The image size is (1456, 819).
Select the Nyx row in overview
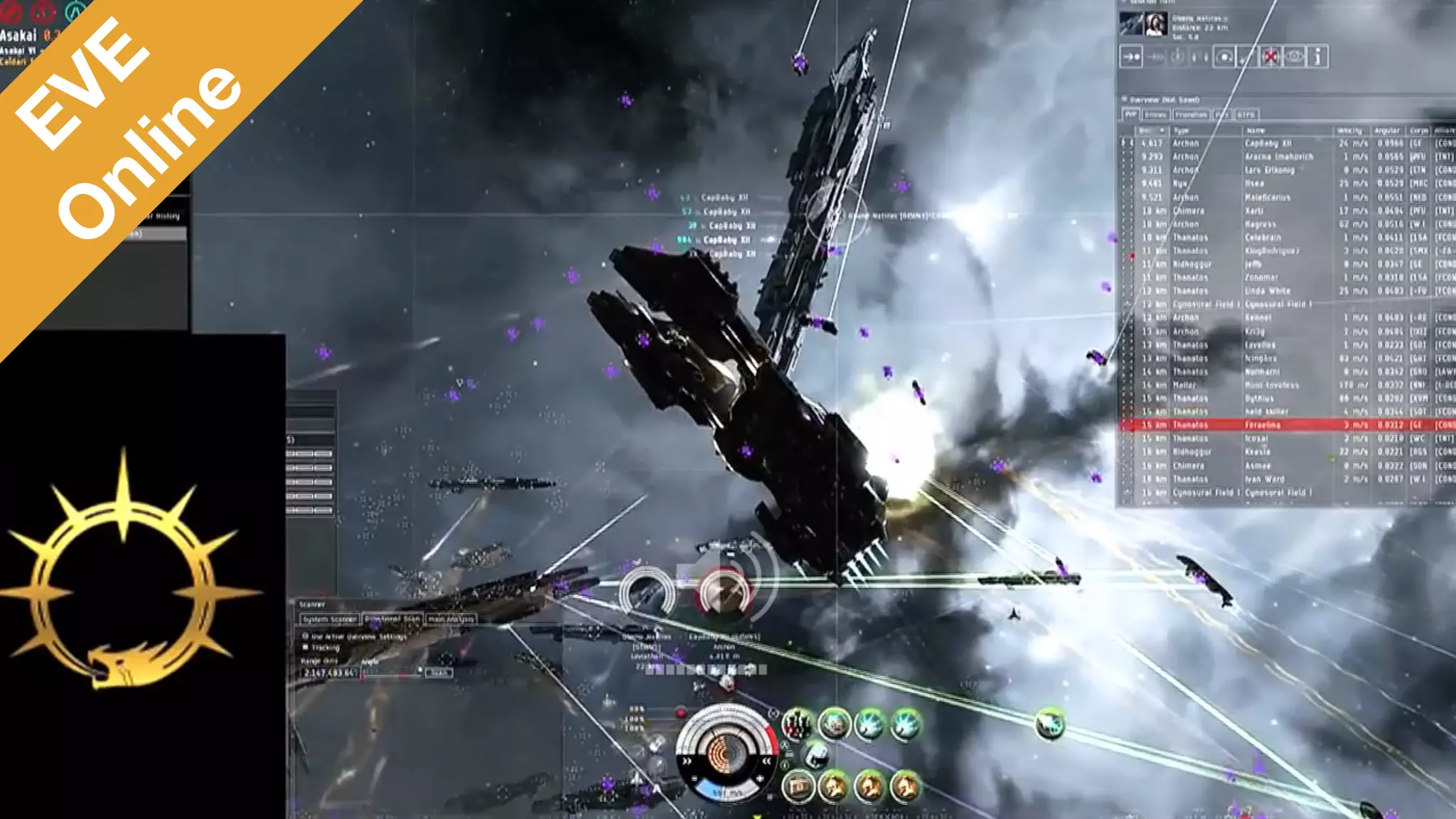click(x=1265, y=183)
